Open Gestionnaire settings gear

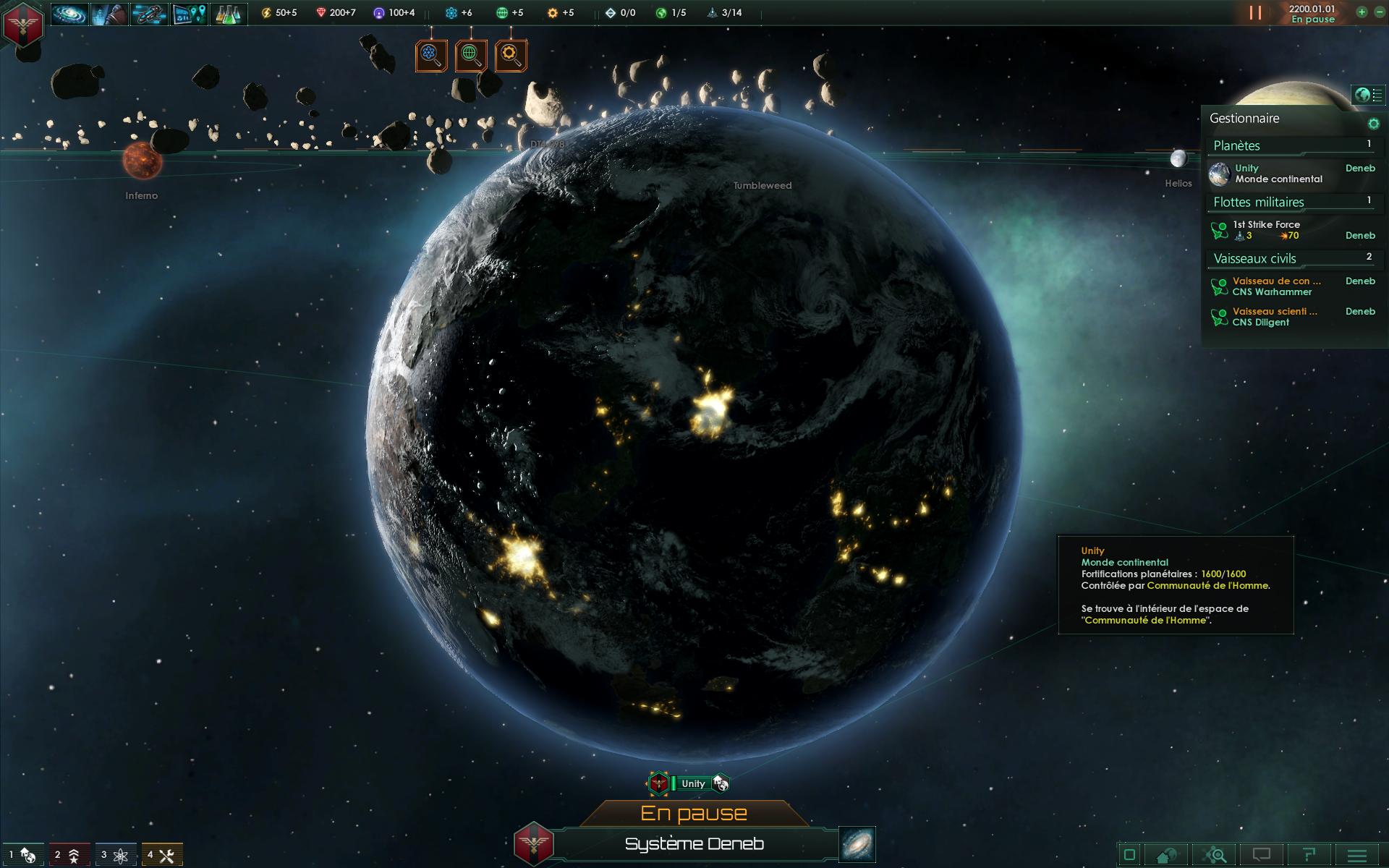1373,124
